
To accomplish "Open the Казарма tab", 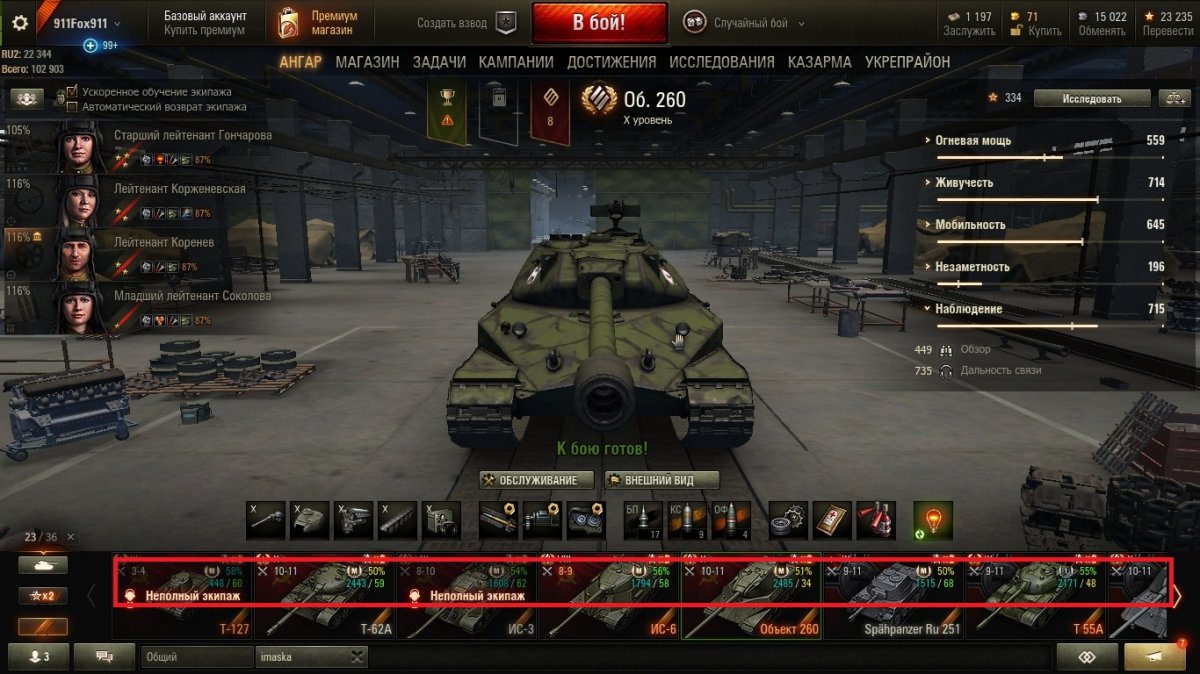I will (819, 62).
